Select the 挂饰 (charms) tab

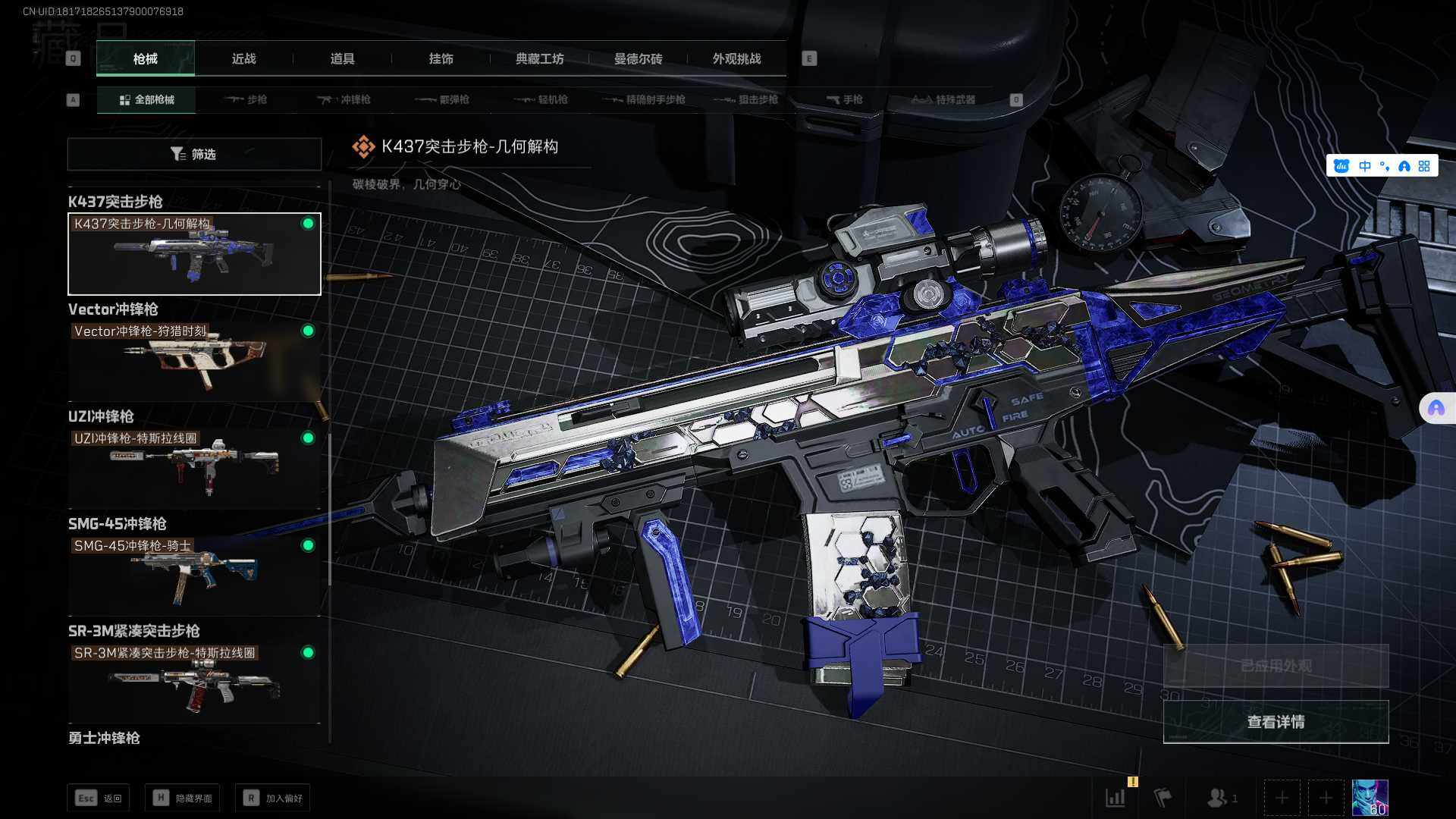click(x=441, y=58)
